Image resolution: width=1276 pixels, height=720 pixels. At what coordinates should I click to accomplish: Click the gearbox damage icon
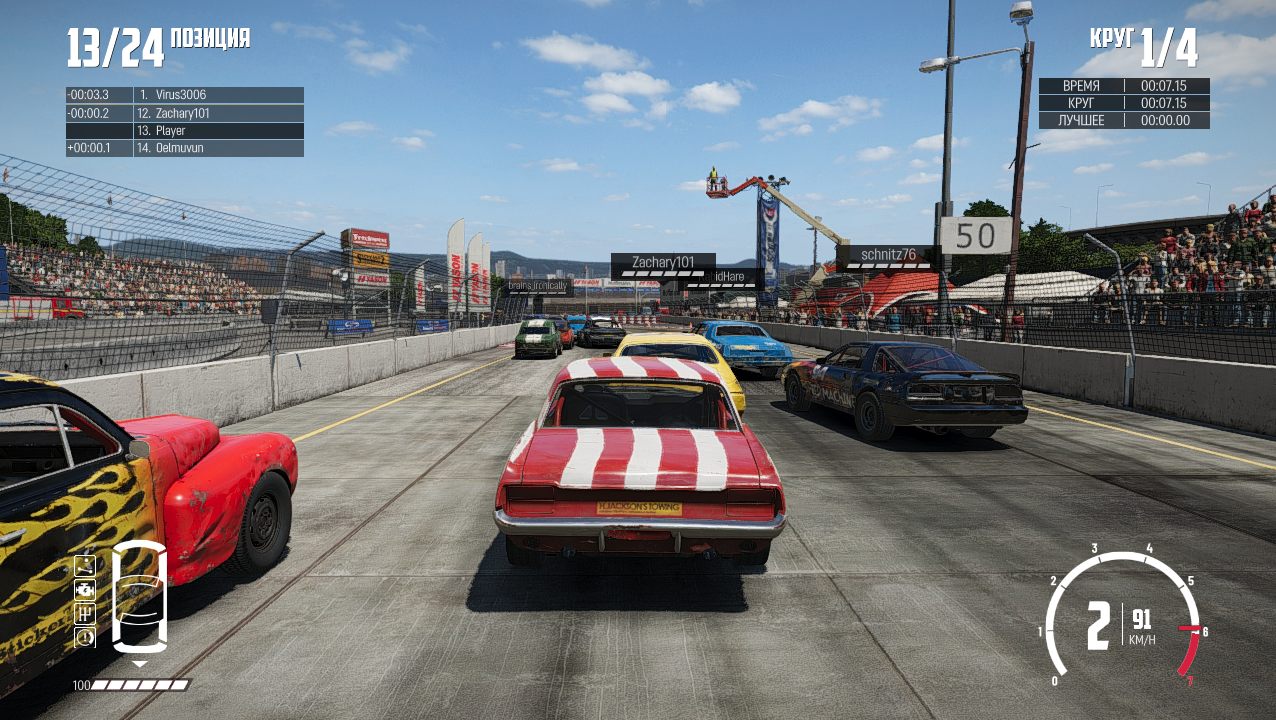85,612
